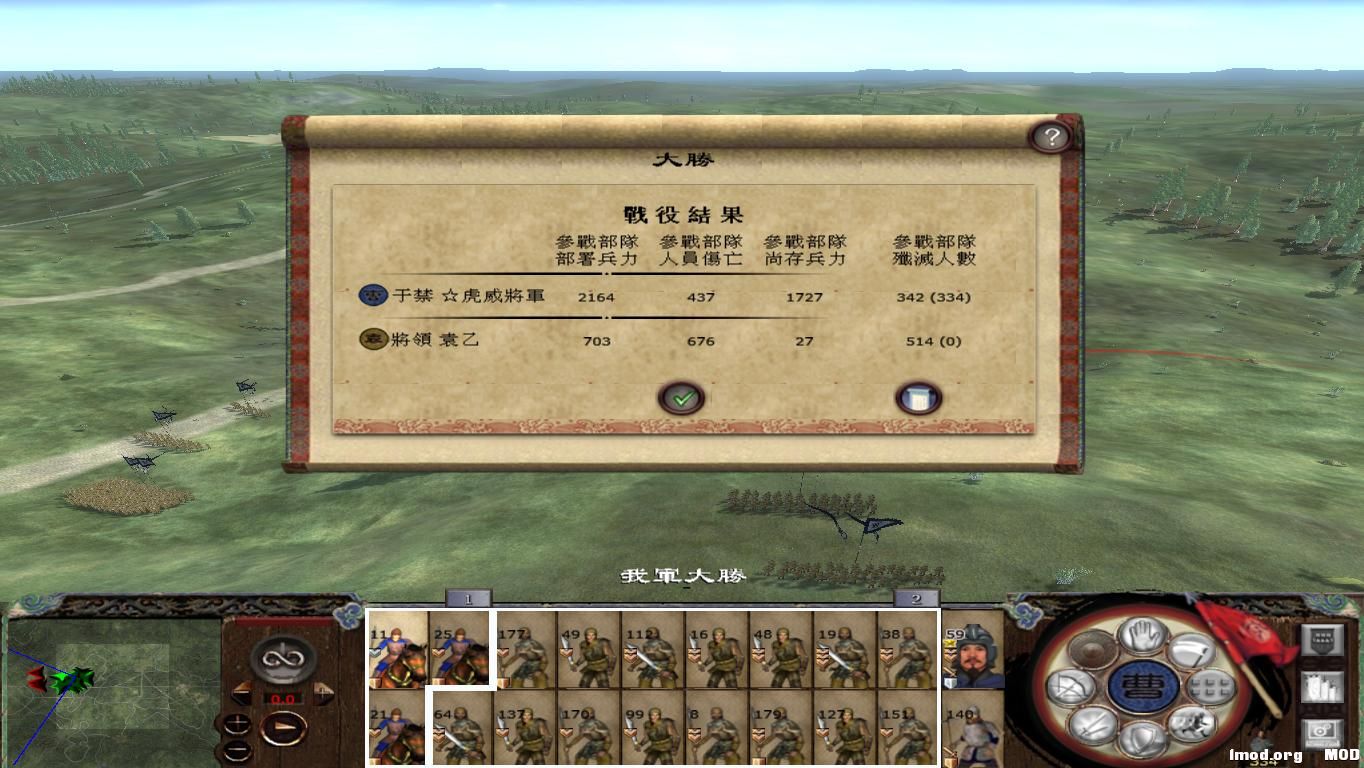Image resolution: width=1364 pixels, height=768 pixels.
Task: Click the gong rally icon on the wheel
Action: [1091, 649]
